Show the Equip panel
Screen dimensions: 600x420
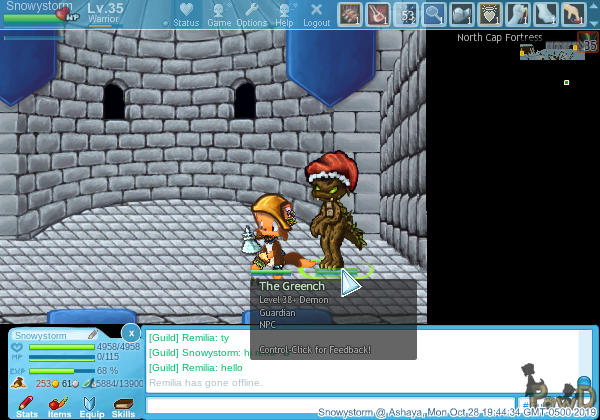click(x=92, y=406)
